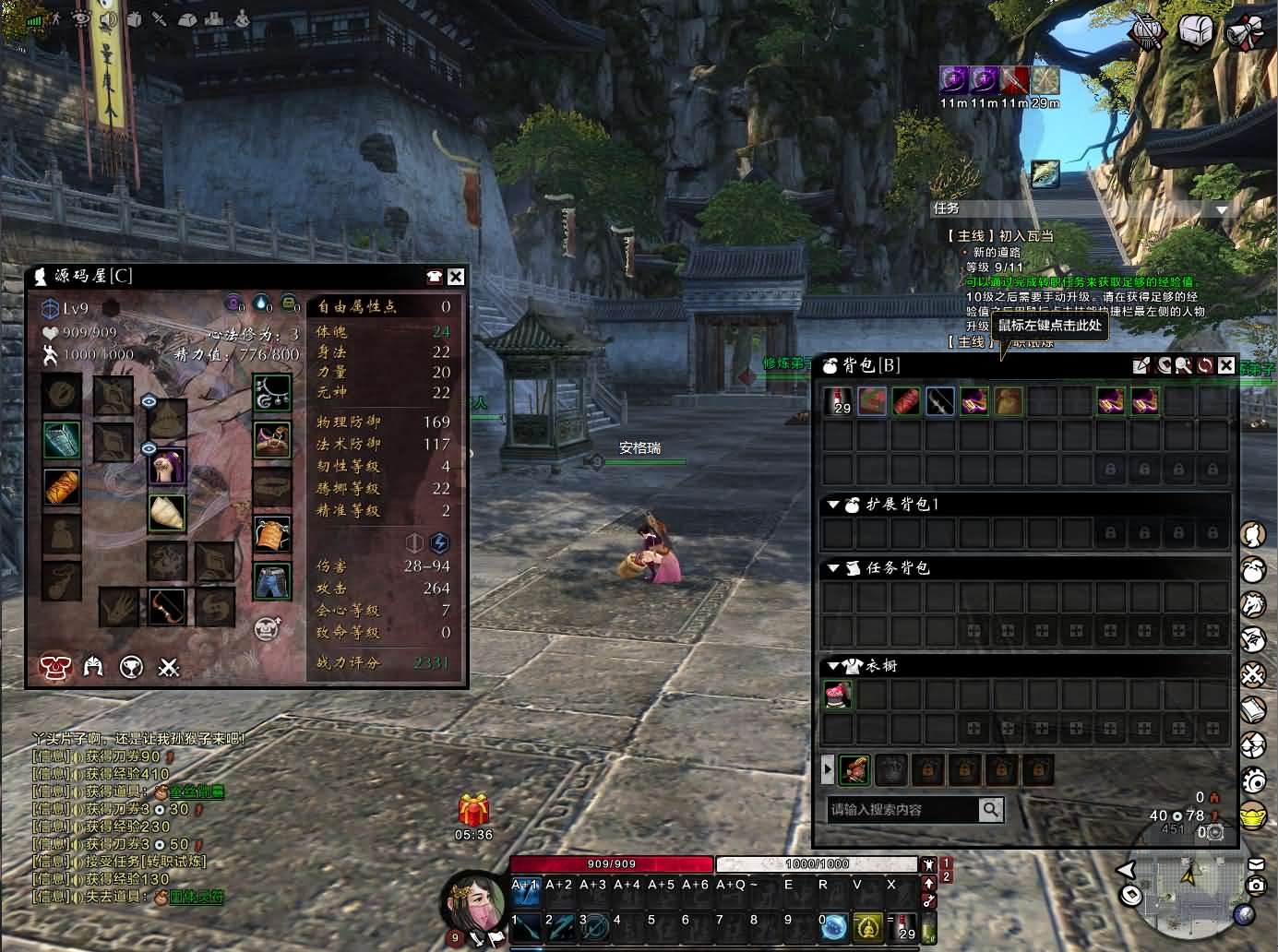Select the gold pouch item in backpack
This screenshot has height=952, width=1278.
1008,401
